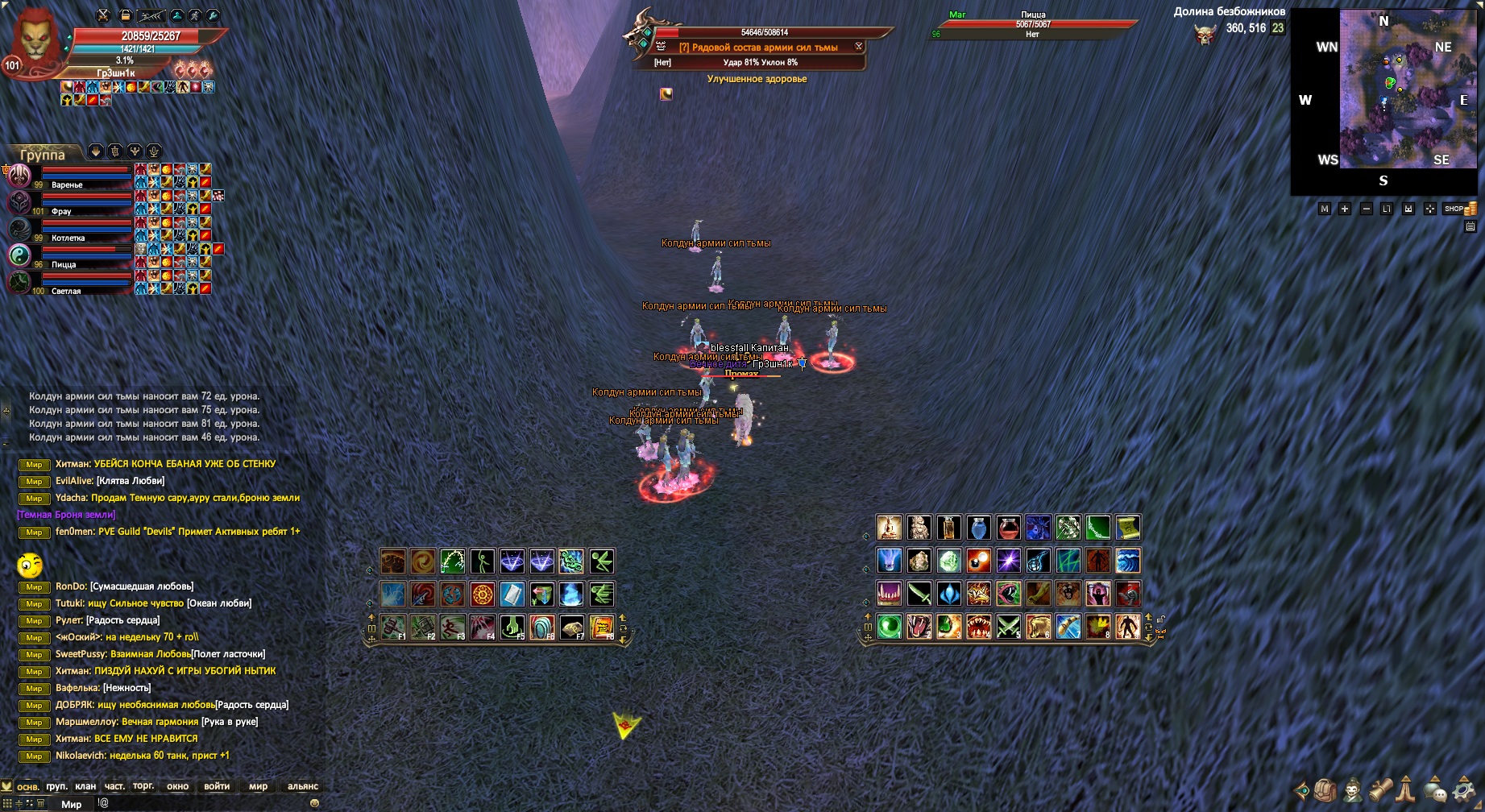Use the running man skill on F3
1485x812 pixels.
[x=452, y=627]
